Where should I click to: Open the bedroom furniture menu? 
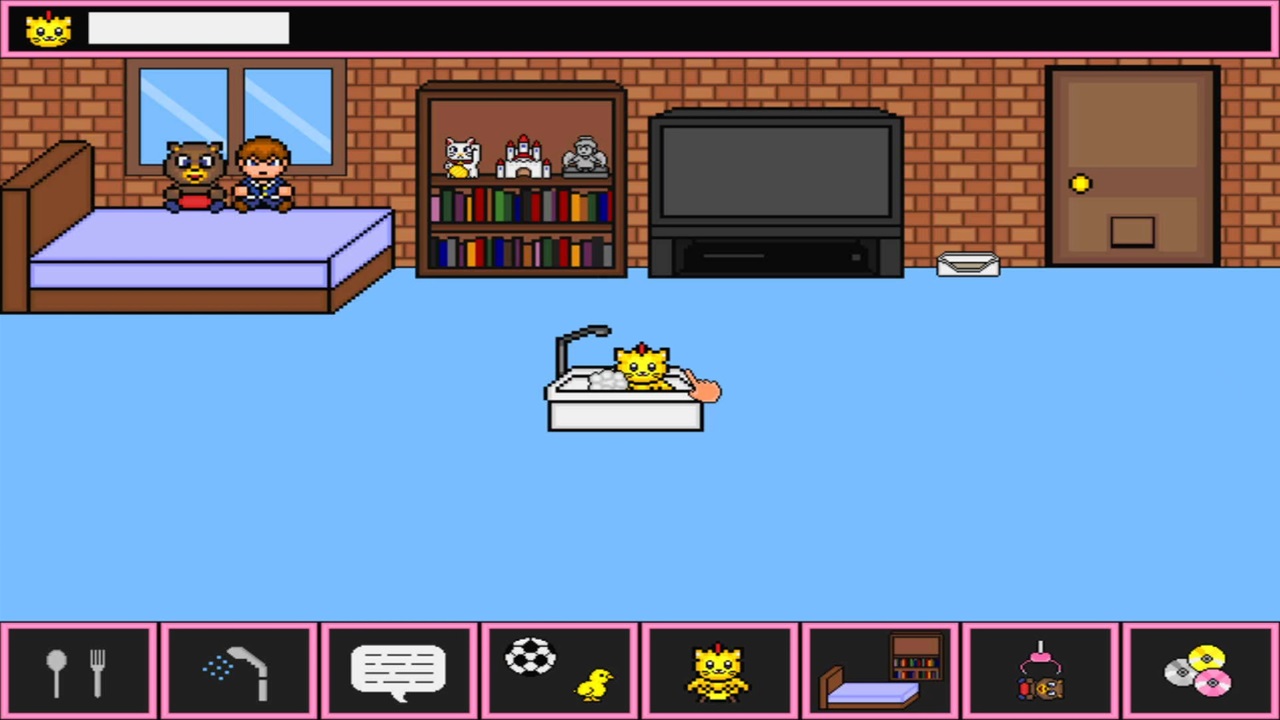(x=879, y=668)
